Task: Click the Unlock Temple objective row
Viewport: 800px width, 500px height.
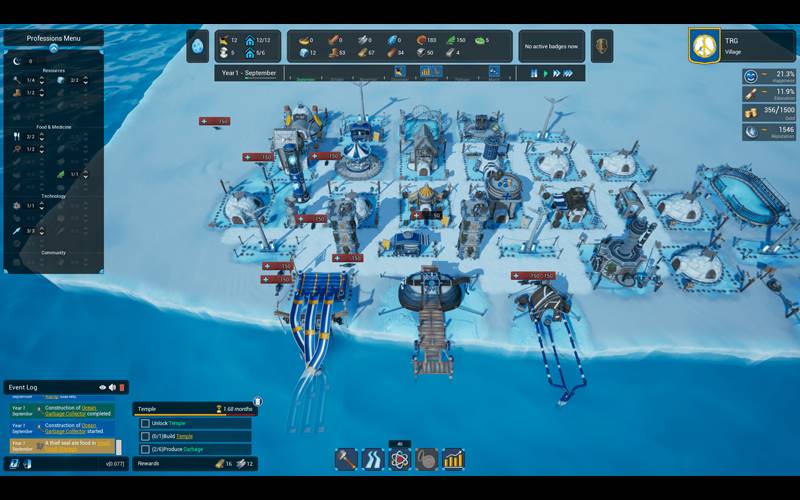Action: click(195, 423)
